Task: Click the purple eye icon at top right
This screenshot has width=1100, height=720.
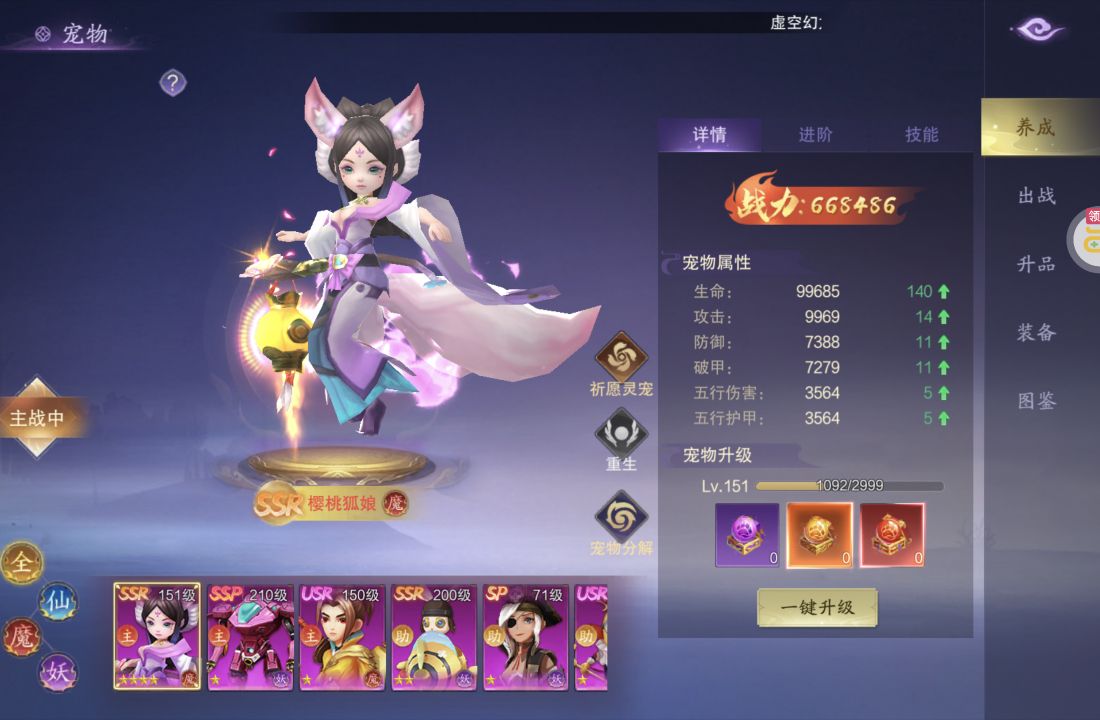Action: tap(1039, 29)
